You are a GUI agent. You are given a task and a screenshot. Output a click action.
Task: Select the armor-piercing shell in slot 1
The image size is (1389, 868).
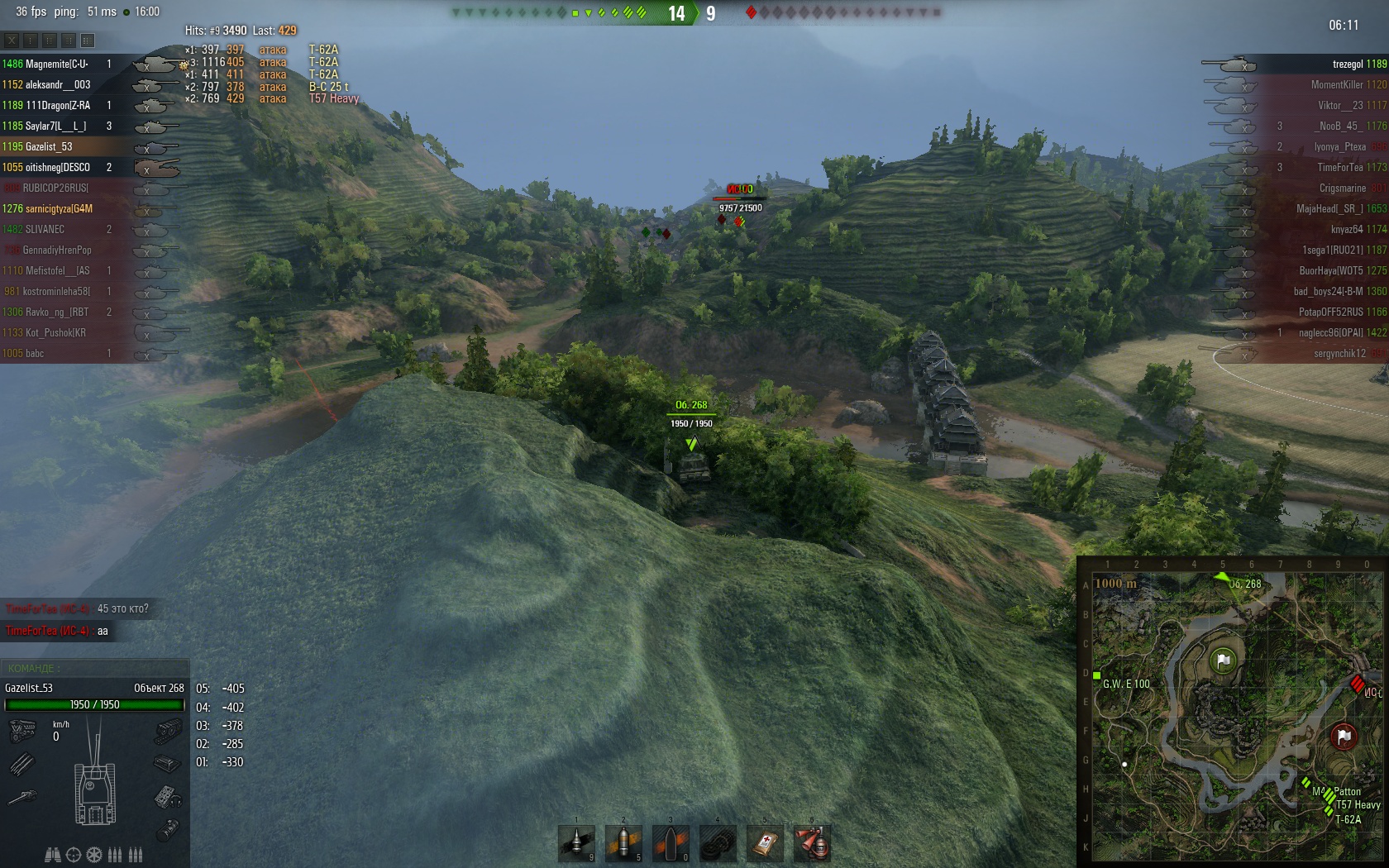point(576,843)
